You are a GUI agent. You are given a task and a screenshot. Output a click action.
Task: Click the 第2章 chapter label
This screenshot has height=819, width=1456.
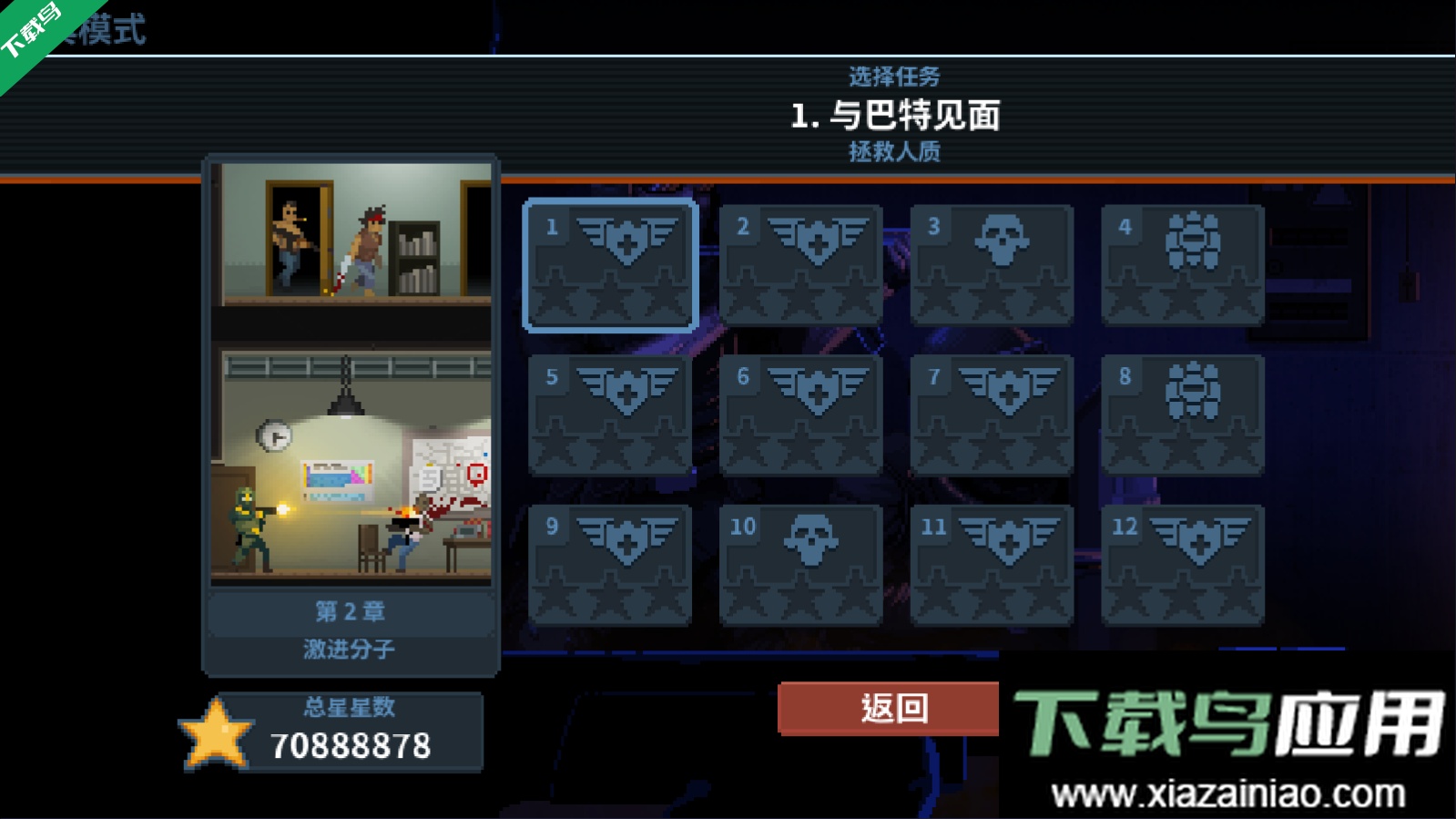point(351,612)
